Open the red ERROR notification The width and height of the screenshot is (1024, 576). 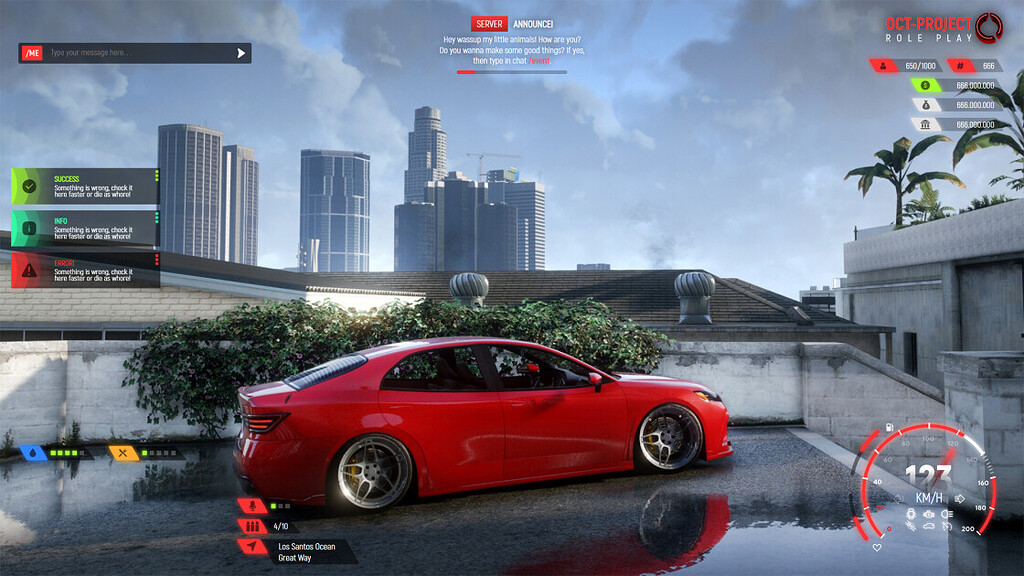tap(85, 270)
